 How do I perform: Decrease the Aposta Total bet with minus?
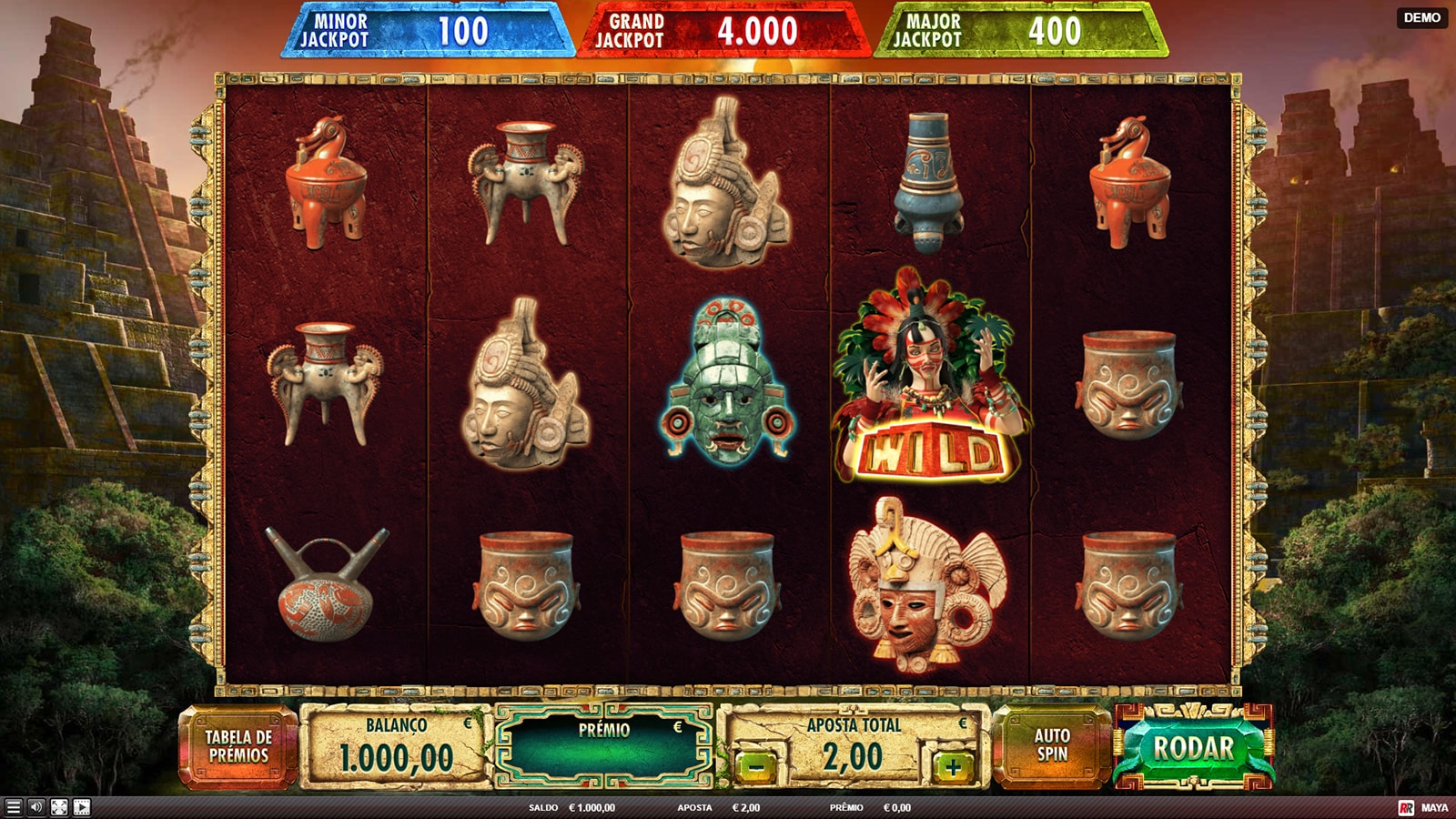756,767
